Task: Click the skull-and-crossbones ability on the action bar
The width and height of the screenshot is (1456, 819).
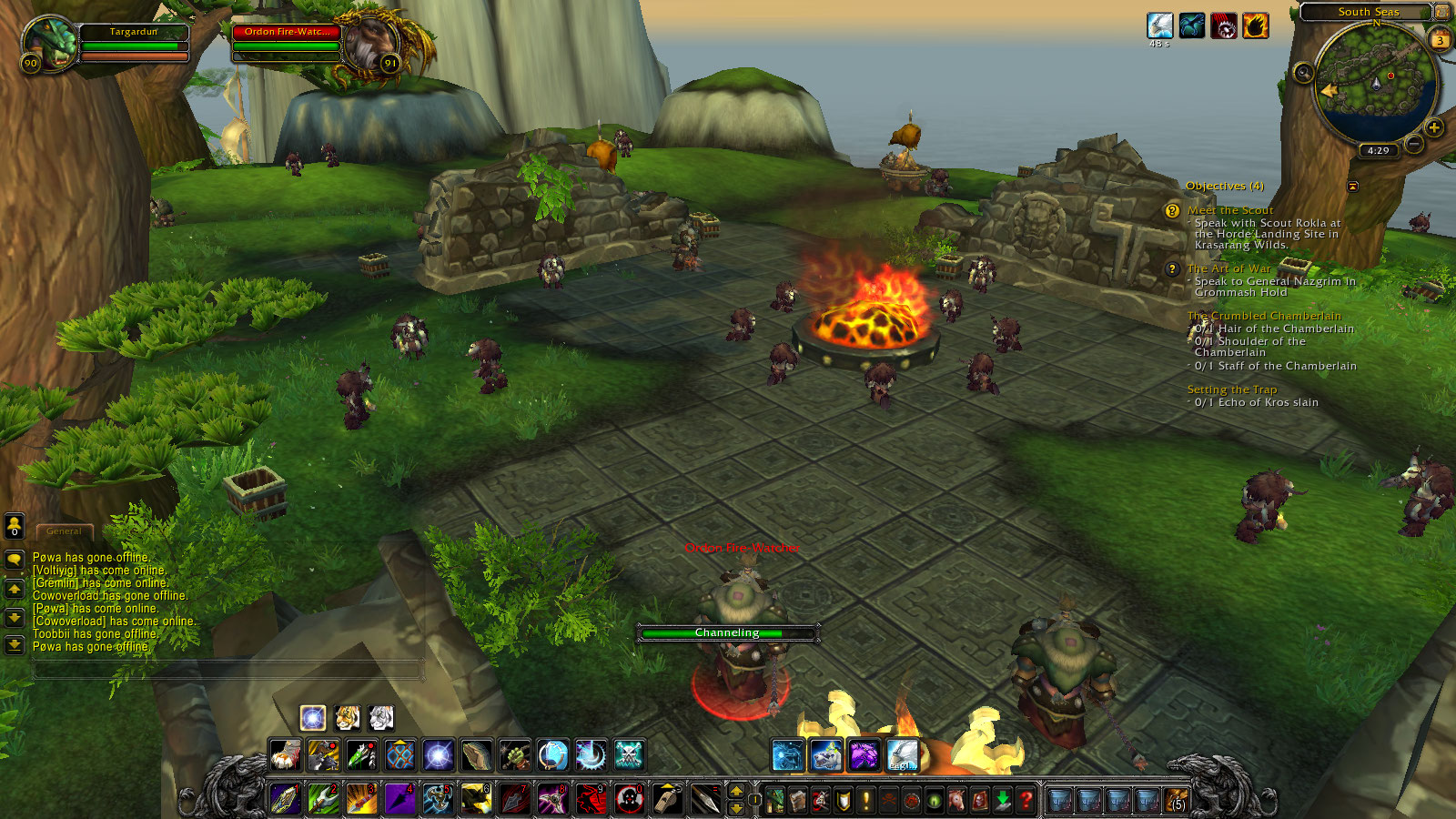Action: (x=628, y=754)
